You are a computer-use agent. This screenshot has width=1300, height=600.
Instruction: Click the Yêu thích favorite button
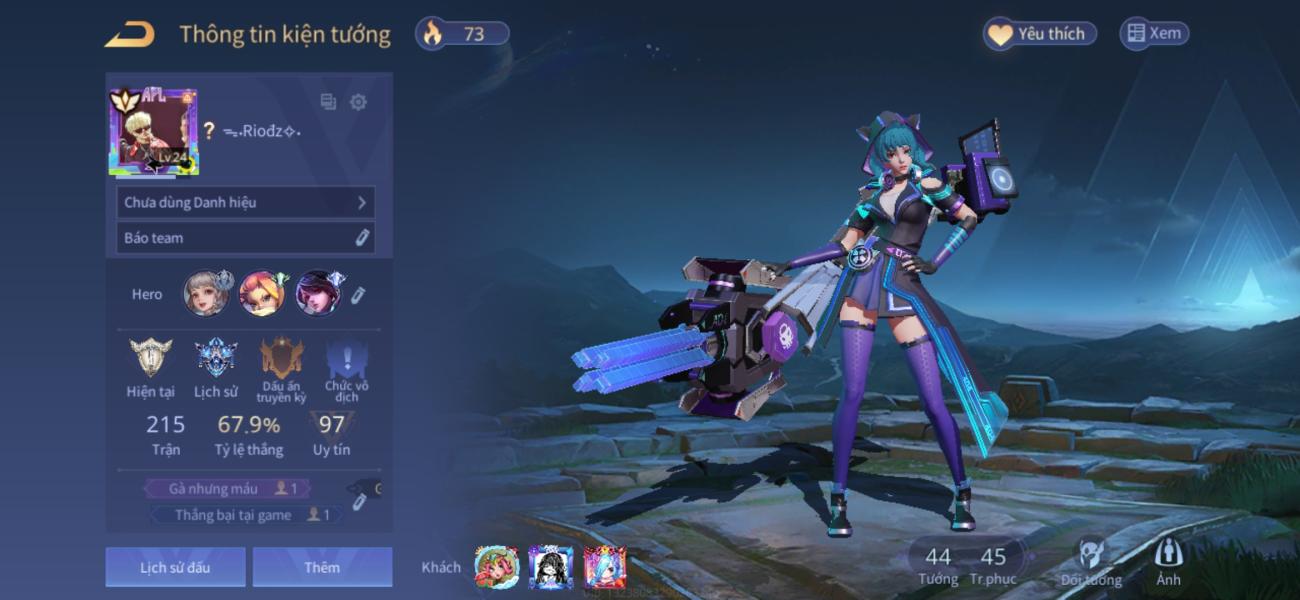pos(1040,33)
